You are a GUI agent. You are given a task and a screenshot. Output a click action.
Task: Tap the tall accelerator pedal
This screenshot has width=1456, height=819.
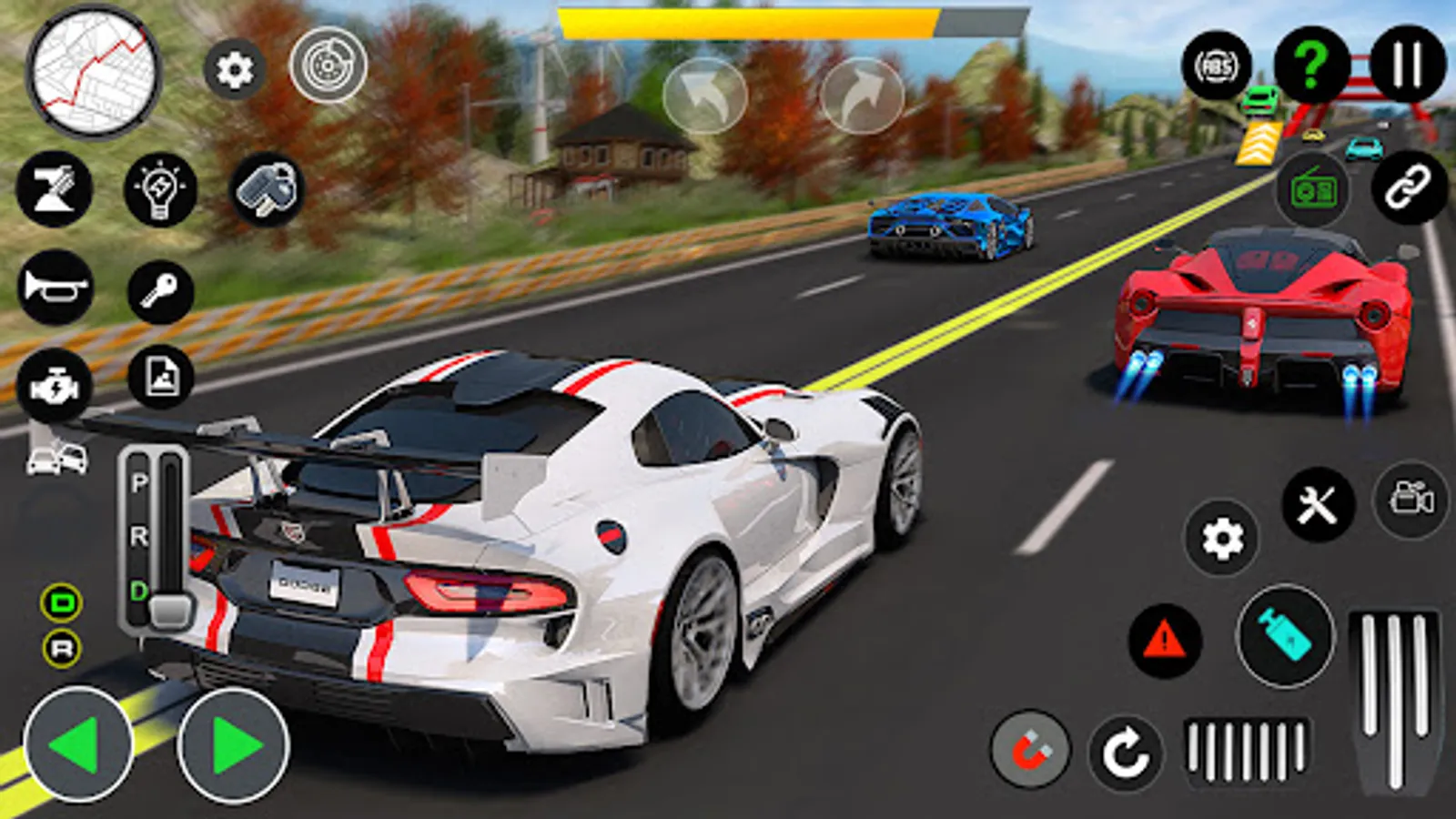pyautogui.click(x=1394, y=699)
